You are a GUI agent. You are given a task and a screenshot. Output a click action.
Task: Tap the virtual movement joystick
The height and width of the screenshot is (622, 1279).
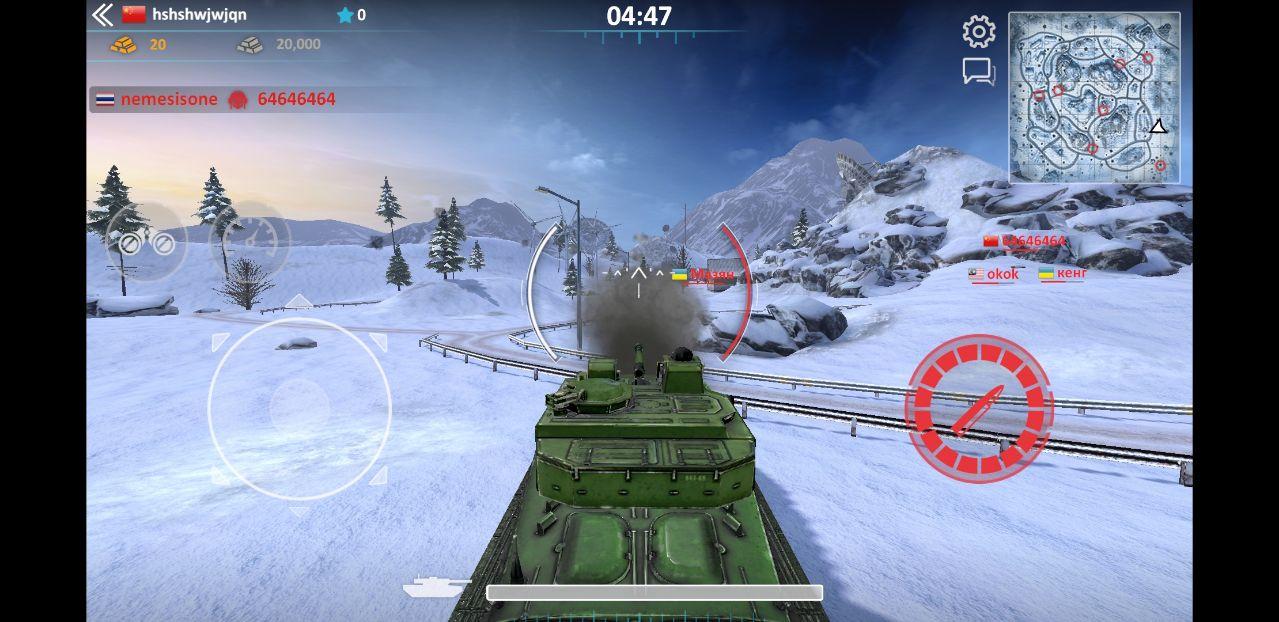click(x=299, y=408)
